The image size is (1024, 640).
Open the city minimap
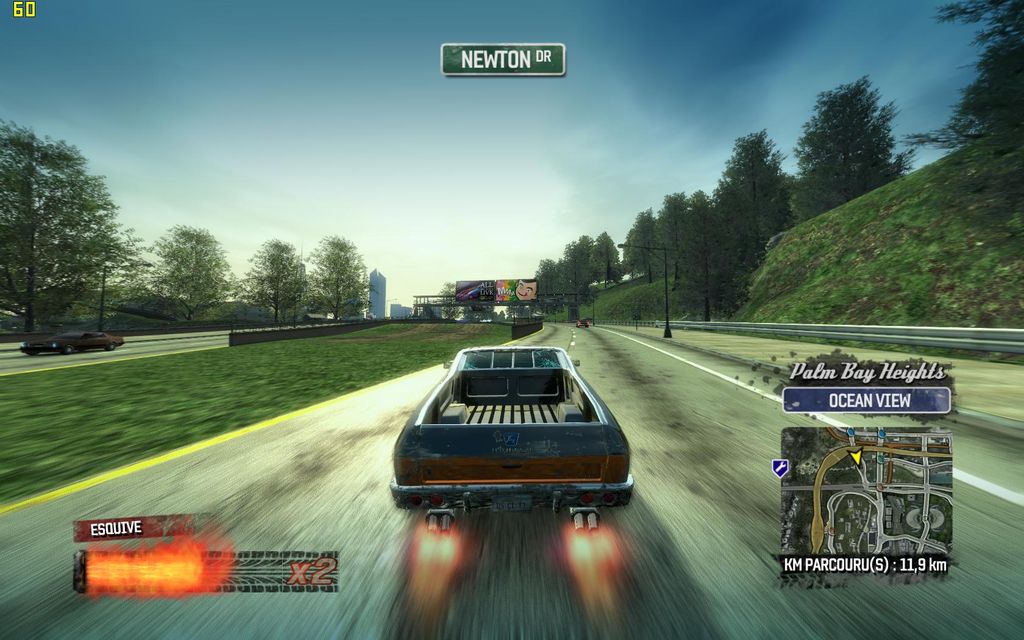tap(866, 490)
